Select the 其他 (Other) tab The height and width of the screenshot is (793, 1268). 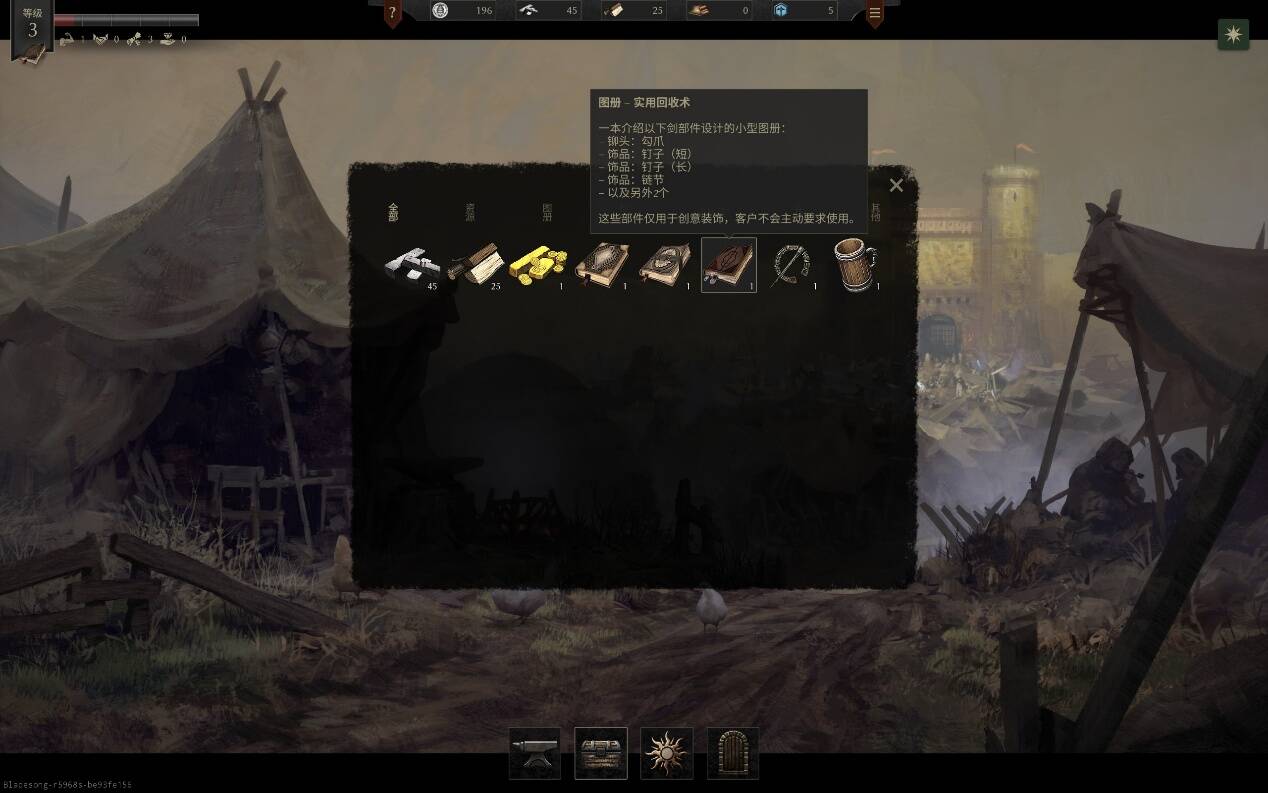[x=876, y=212]
